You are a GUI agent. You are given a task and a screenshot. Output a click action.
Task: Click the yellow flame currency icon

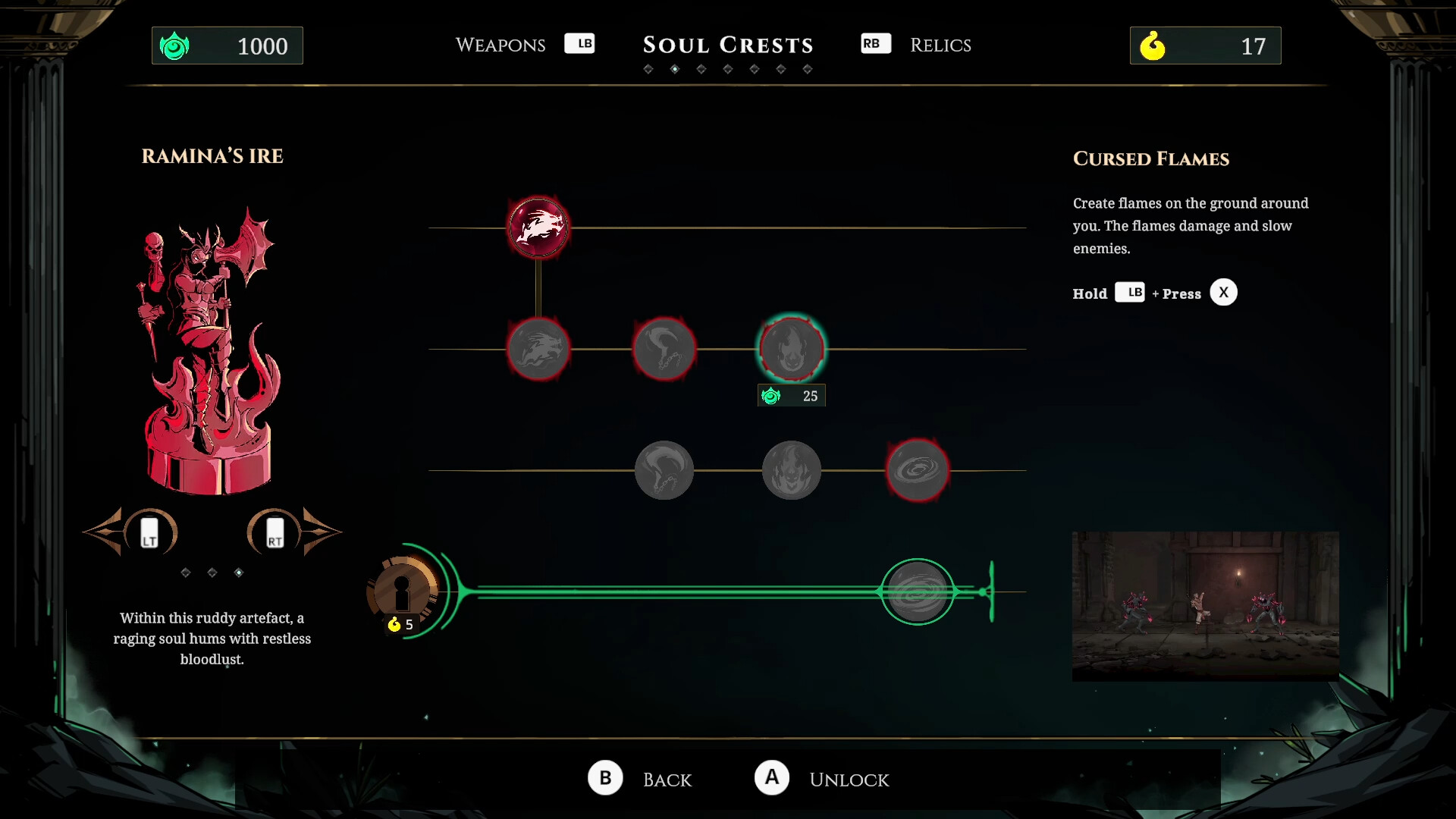(1153, 45)
